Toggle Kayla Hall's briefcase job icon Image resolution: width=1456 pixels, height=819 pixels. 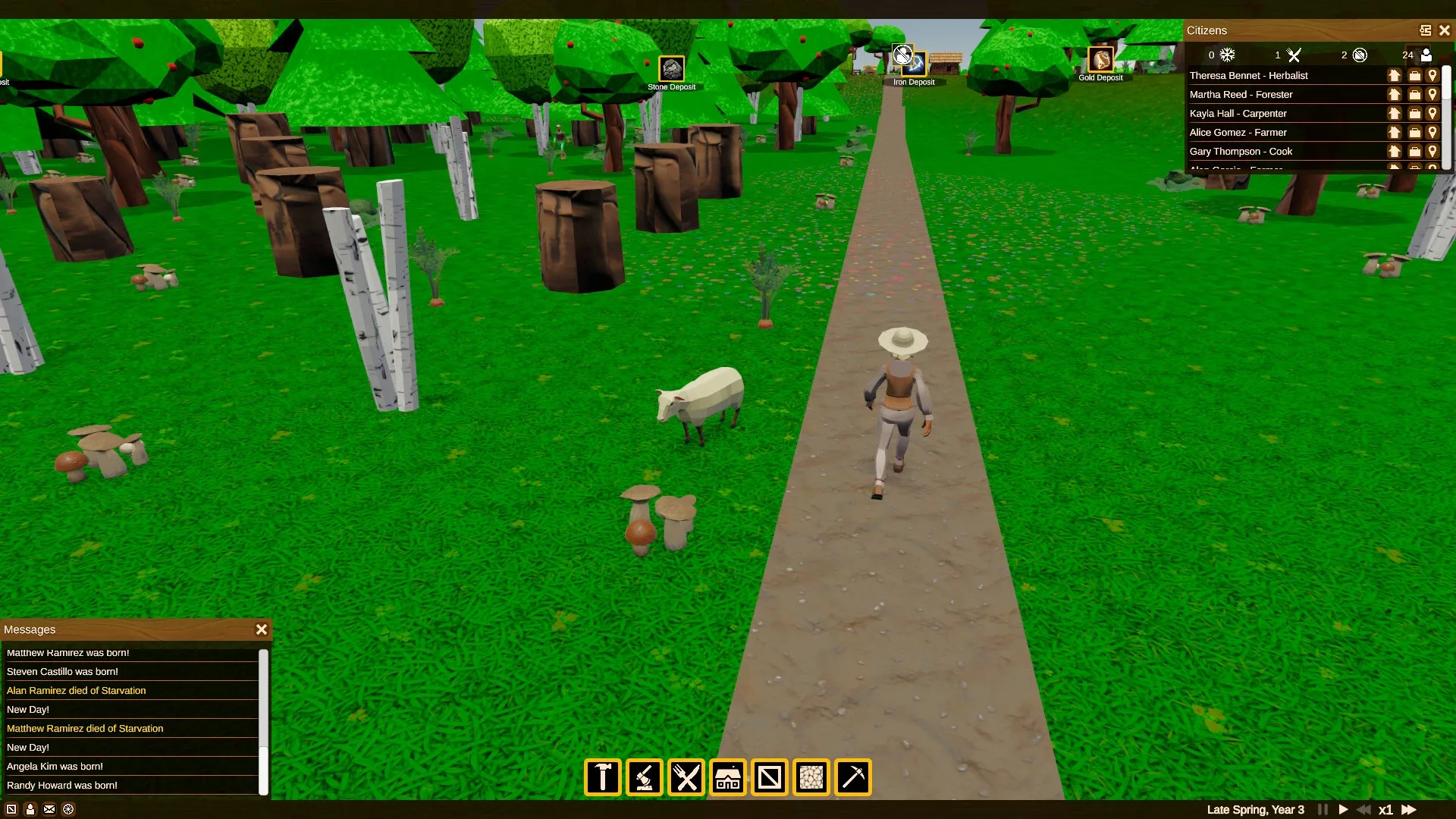point(1414,113)
